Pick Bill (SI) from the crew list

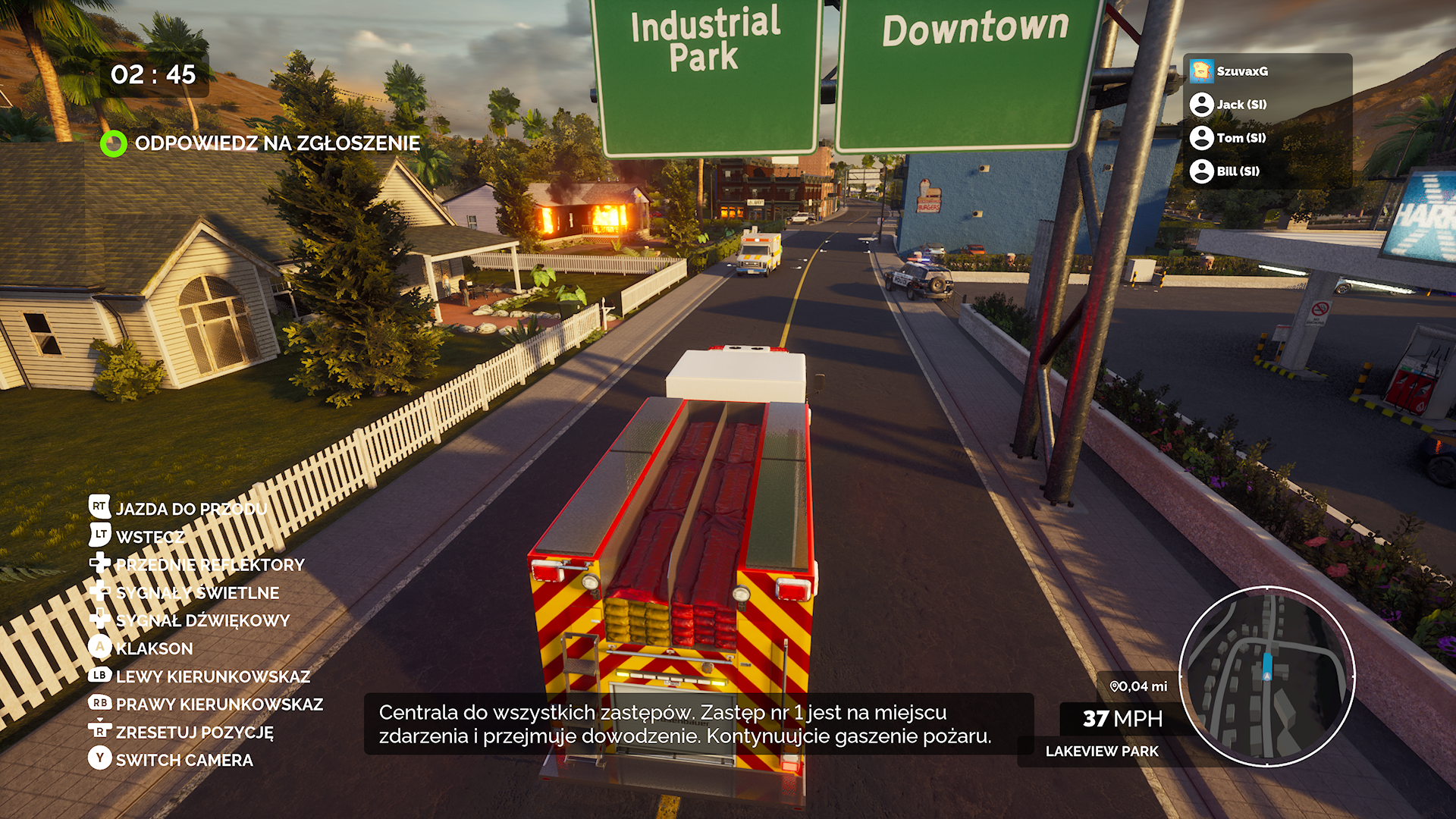(1238, 171)
